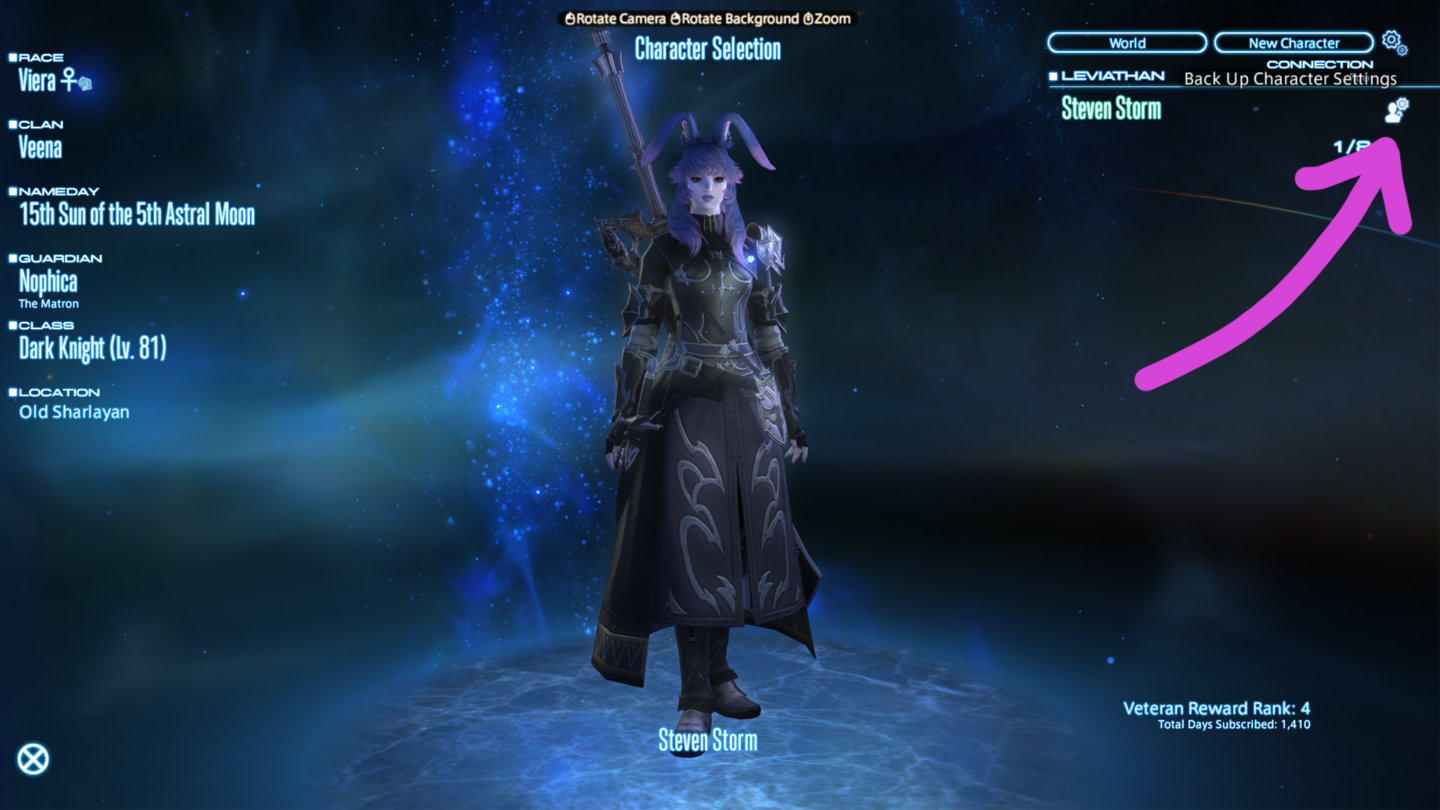Click the small gear overlapping the settings cog
Viewport: 1440px width, 810px height.
tap(1402, 50)
